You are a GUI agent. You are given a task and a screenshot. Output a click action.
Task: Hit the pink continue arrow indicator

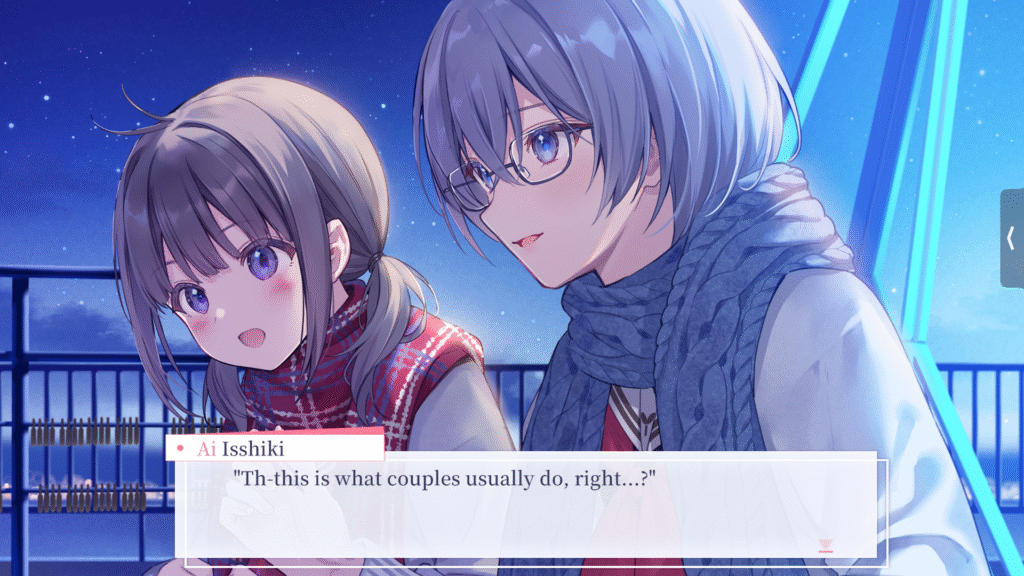(825, 545)
